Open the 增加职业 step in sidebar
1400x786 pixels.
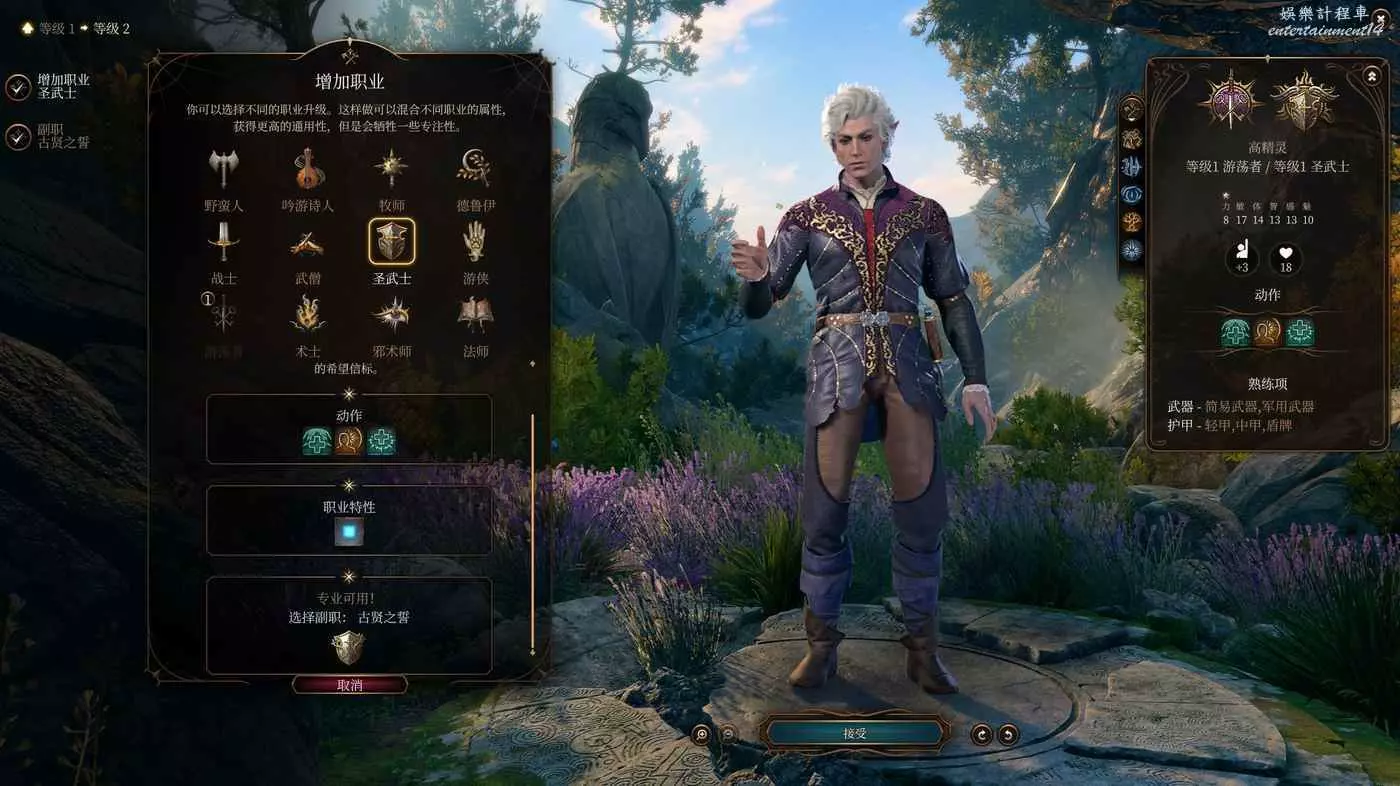tap(19, 87)
